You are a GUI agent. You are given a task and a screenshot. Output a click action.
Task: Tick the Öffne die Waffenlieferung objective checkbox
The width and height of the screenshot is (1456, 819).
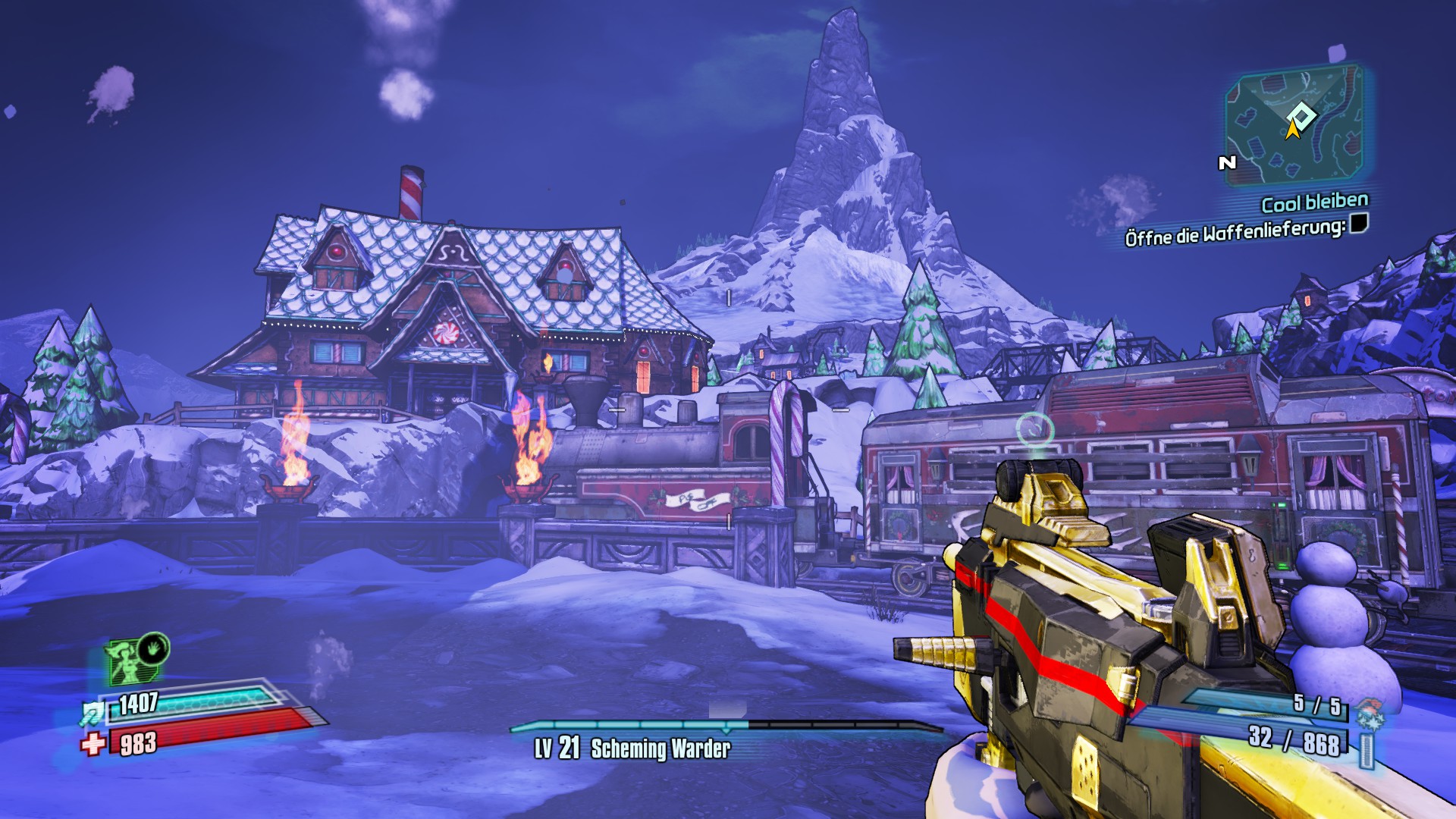pyautogui.click(x=1359, y=223)
